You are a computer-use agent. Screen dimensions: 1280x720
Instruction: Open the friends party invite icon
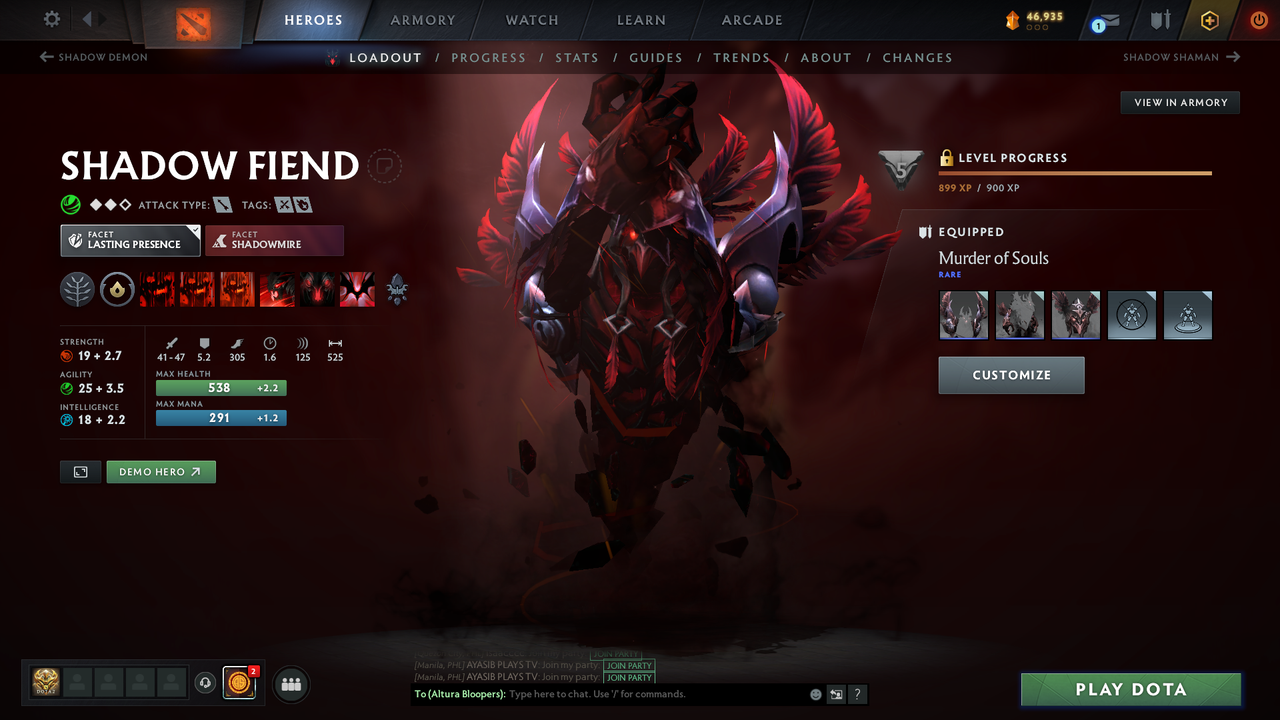290,684
